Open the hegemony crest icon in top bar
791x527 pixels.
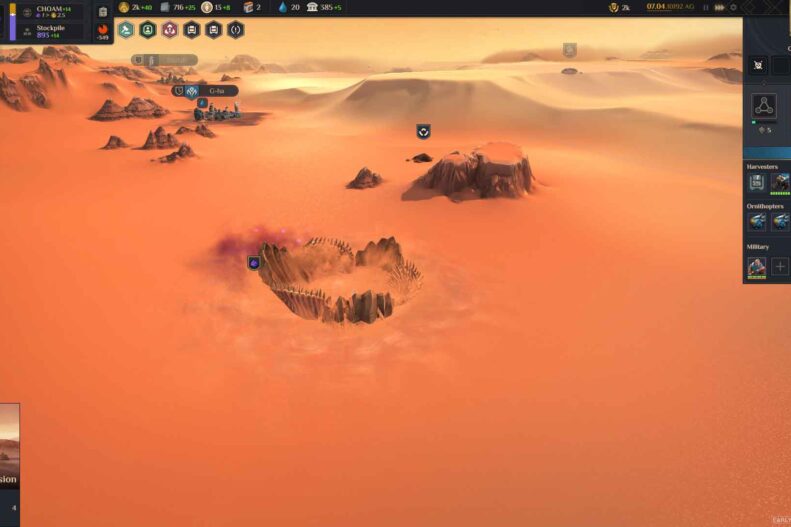tap(613, 7)
